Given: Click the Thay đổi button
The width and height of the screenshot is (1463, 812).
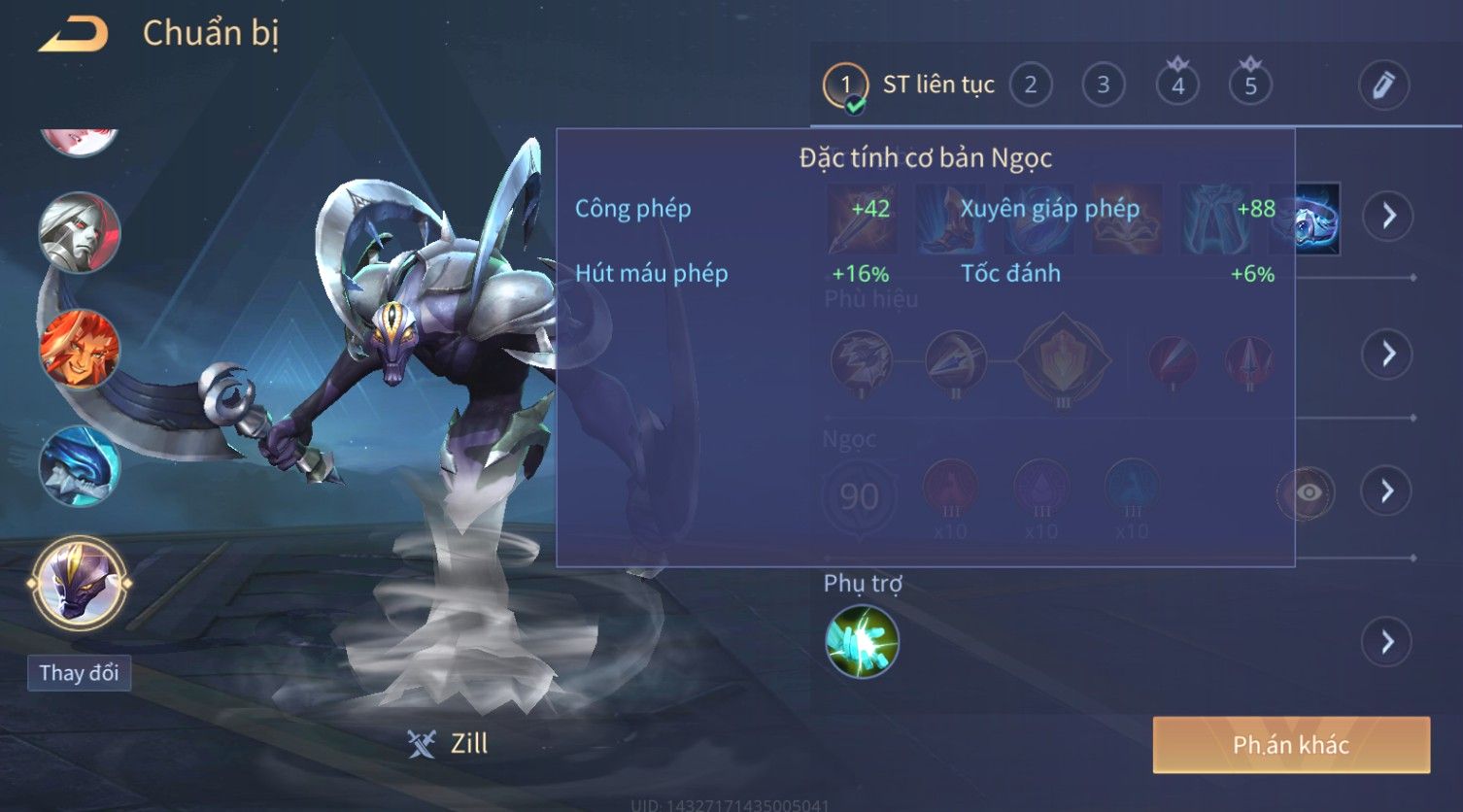Looking at the screenshot, I should tap(79, 673).
